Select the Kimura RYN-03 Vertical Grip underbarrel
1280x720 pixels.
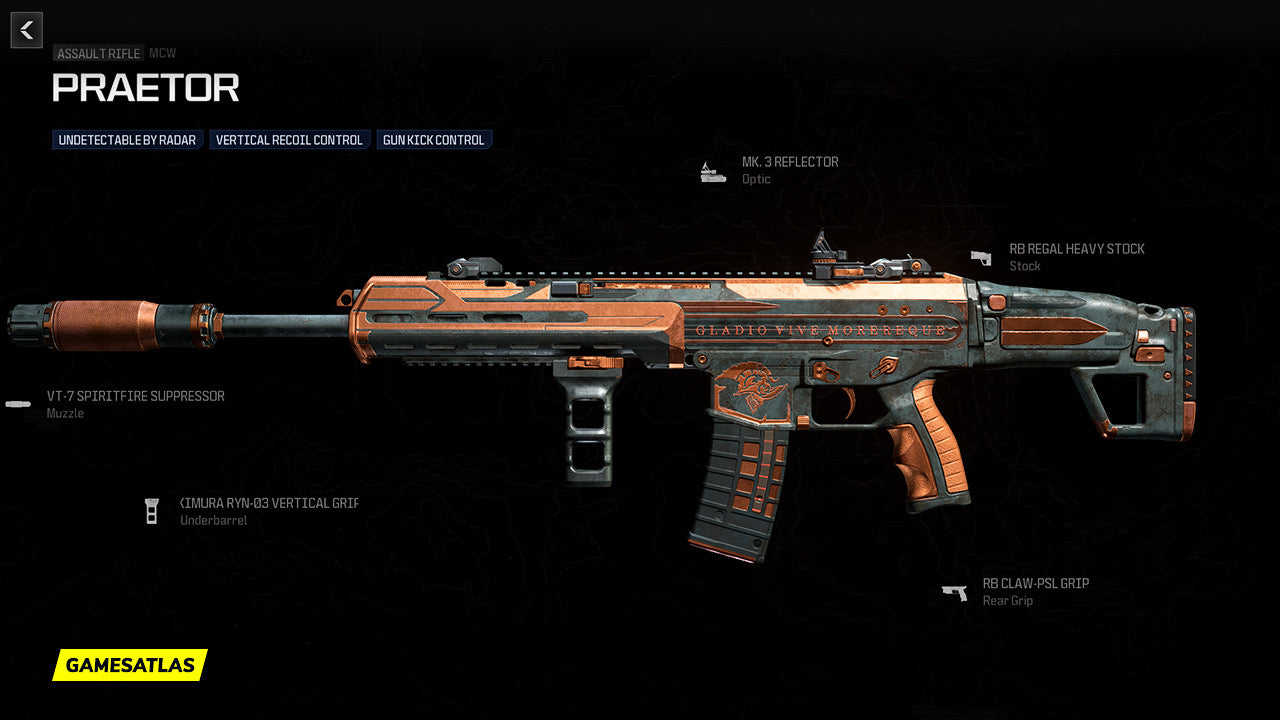click(268, 503)
